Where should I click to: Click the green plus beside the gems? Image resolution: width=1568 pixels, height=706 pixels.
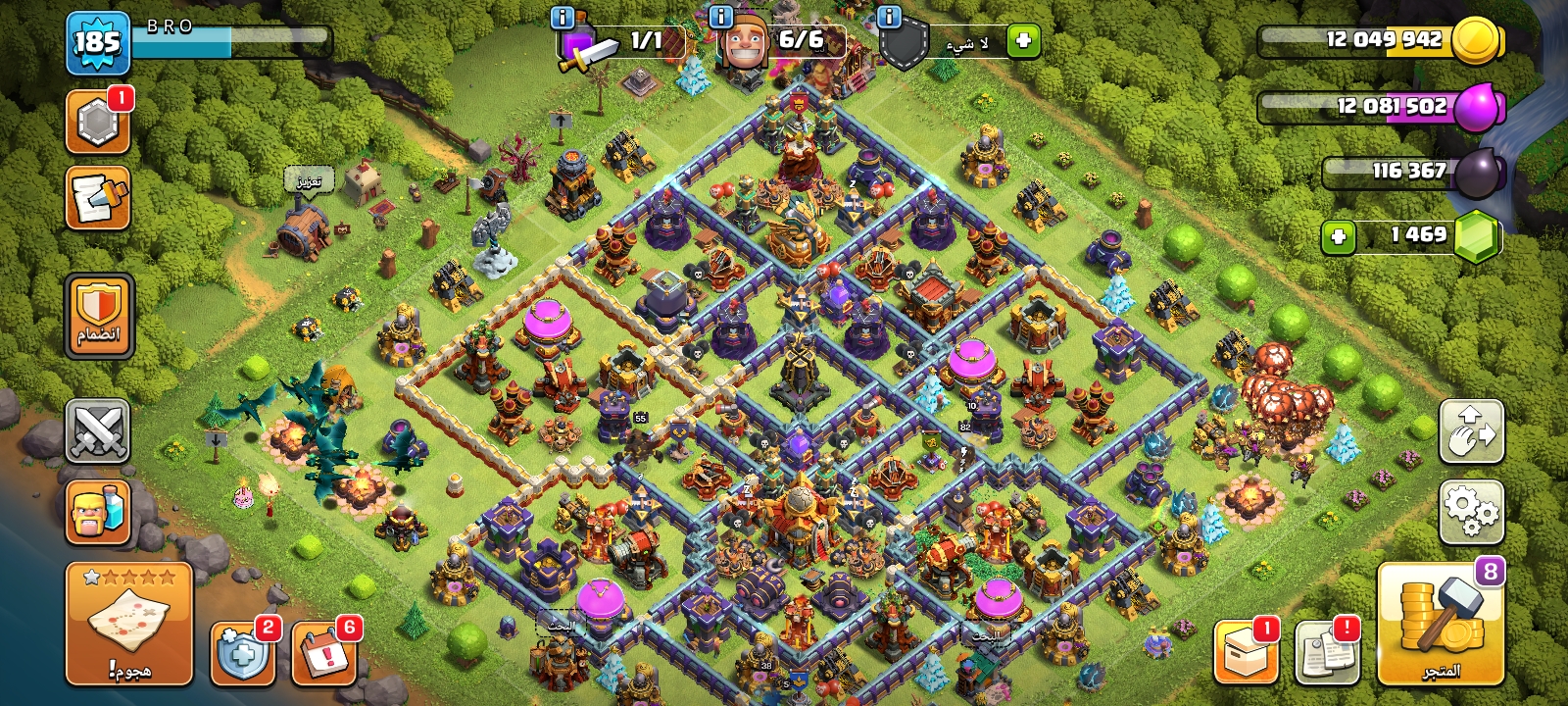(x=1338, y=236)
